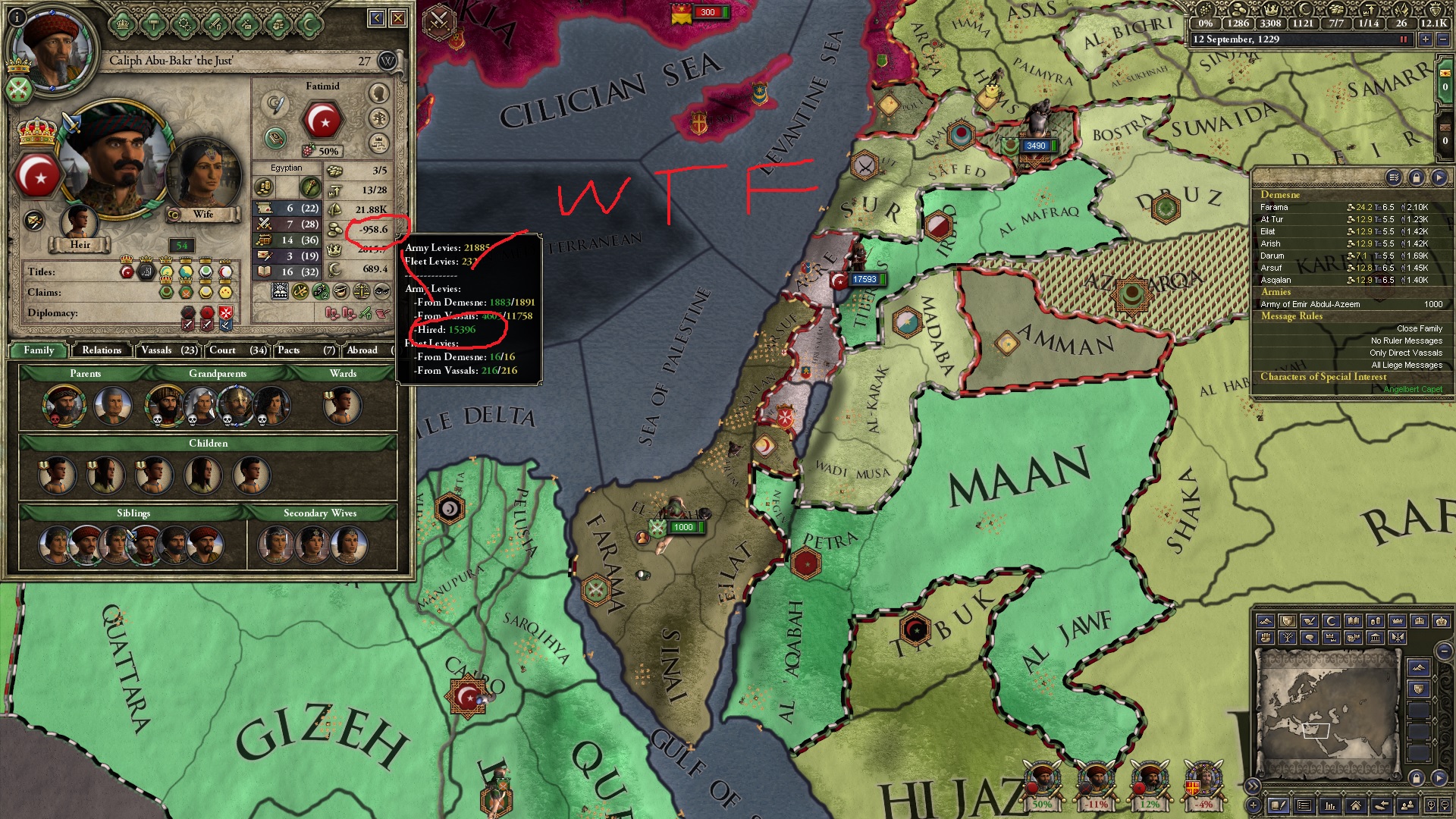Screen dimensions: 1456x819
Task: Open the outliner settings list icon
Action: pos(1394,177)
